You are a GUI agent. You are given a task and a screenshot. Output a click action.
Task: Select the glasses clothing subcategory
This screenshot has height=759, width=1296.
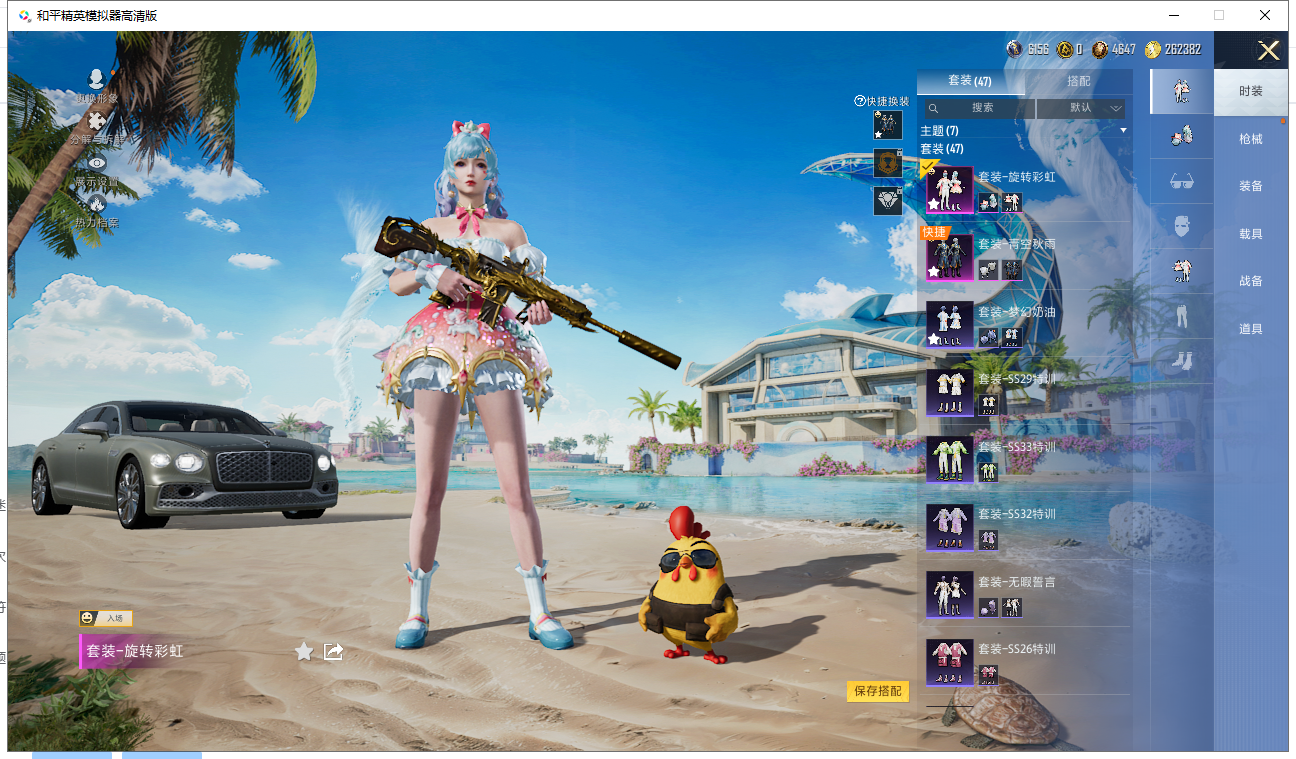point(1181,181)
